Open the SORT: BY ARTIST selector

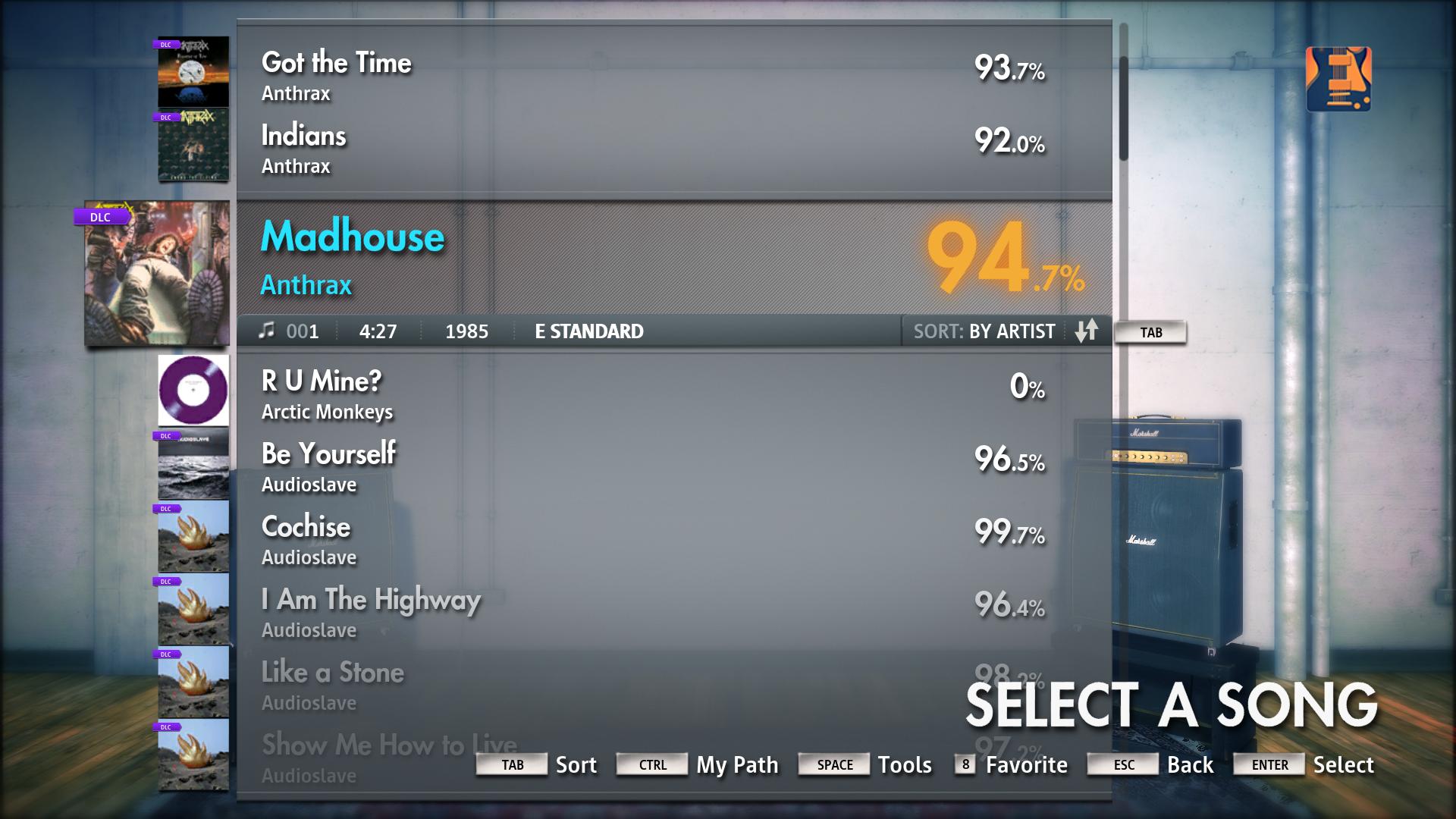coord(984,331)
